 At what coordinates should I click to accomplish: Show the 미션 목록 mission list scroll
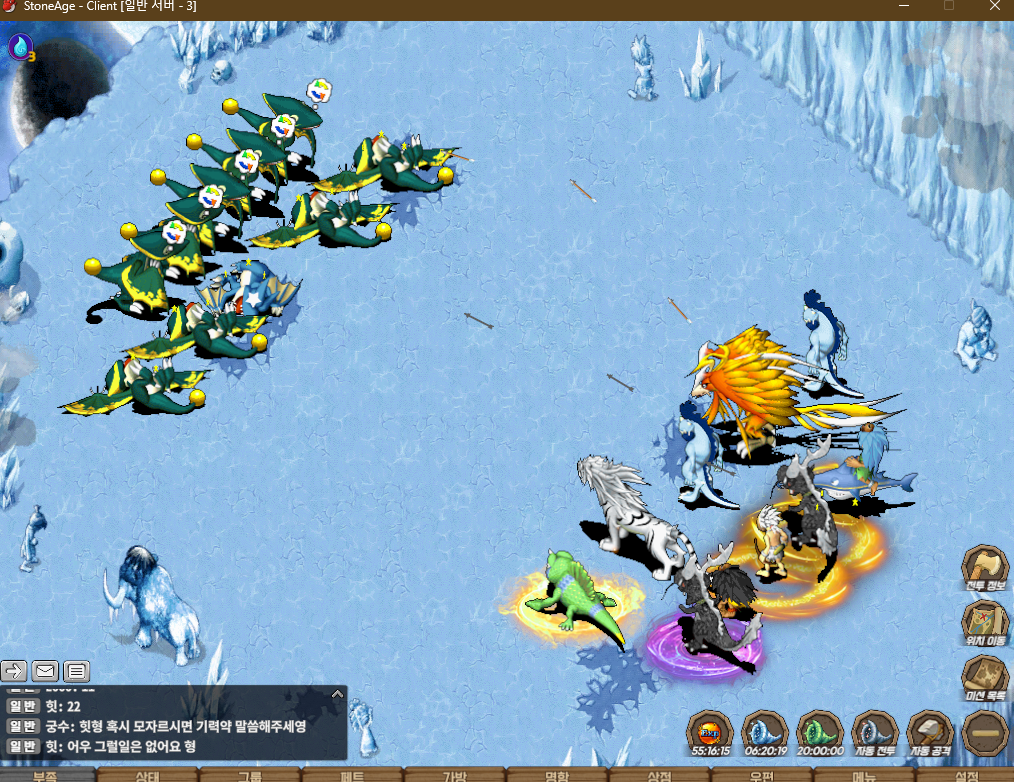pyautogui.click(x=984, y=676)
